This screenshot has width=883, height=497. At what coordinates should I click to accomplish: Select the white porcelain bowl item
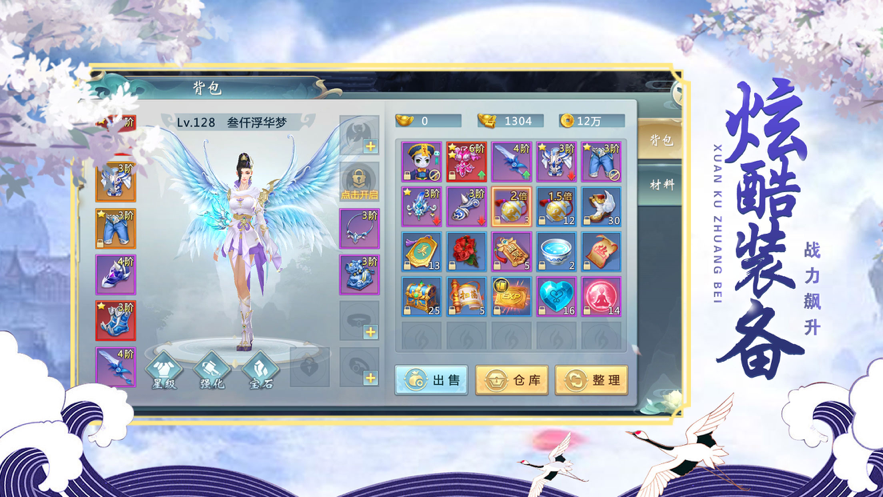556,253
